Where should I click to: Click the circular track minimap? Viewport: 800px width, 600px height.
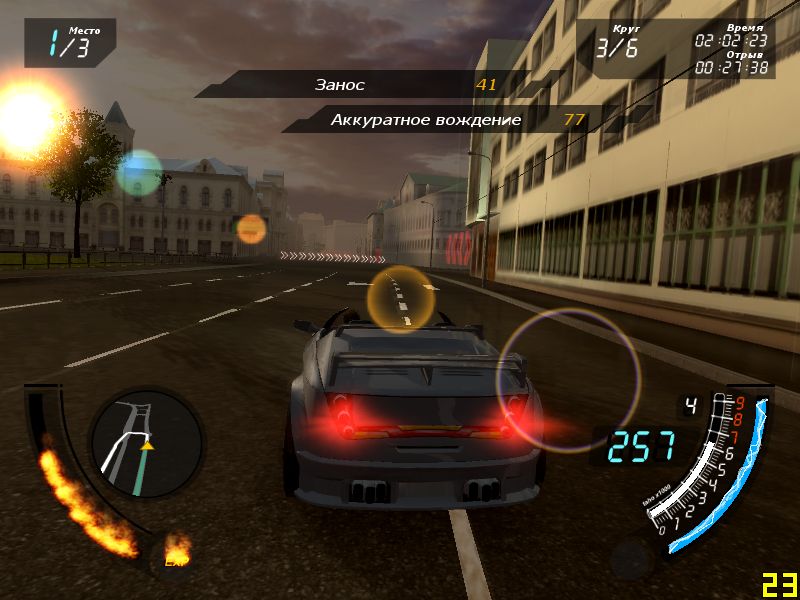[x=146, y=445]
